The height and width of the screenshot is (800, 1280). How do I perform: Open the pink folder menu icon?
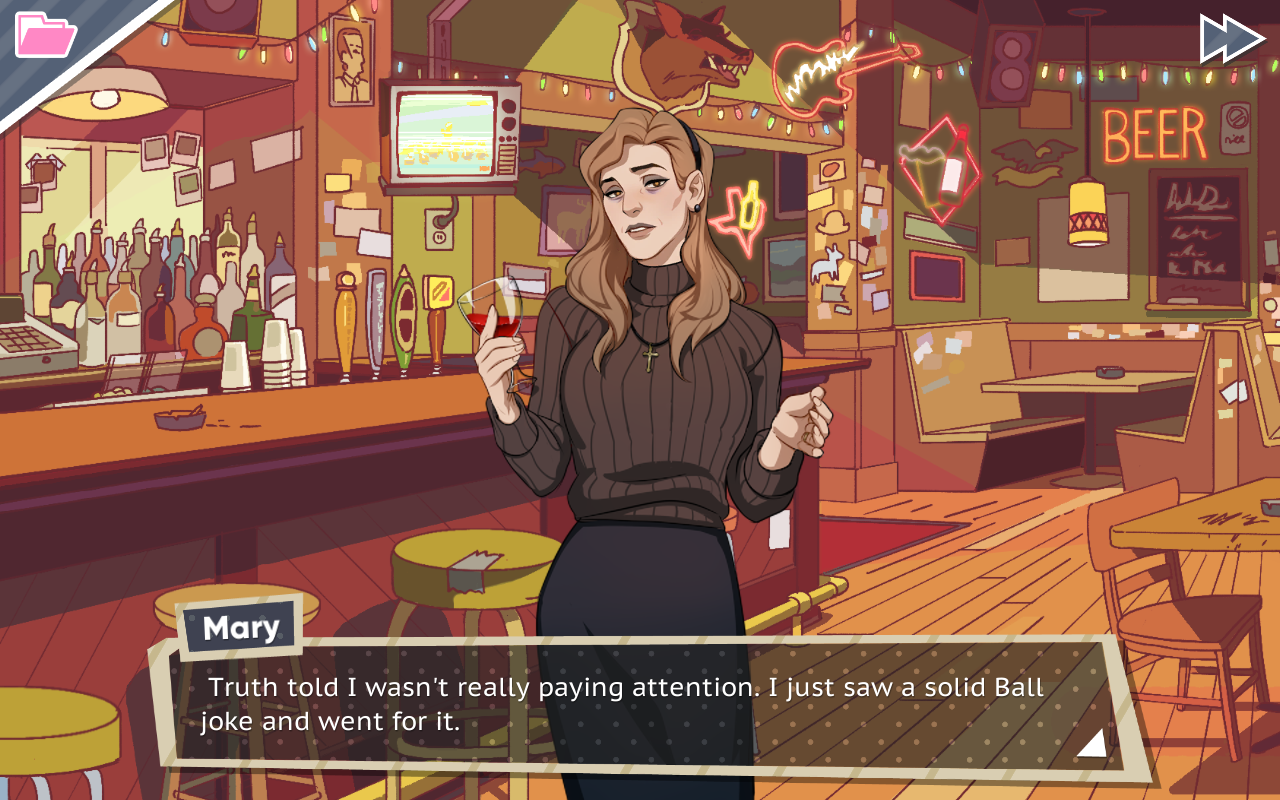coord(45,35)
